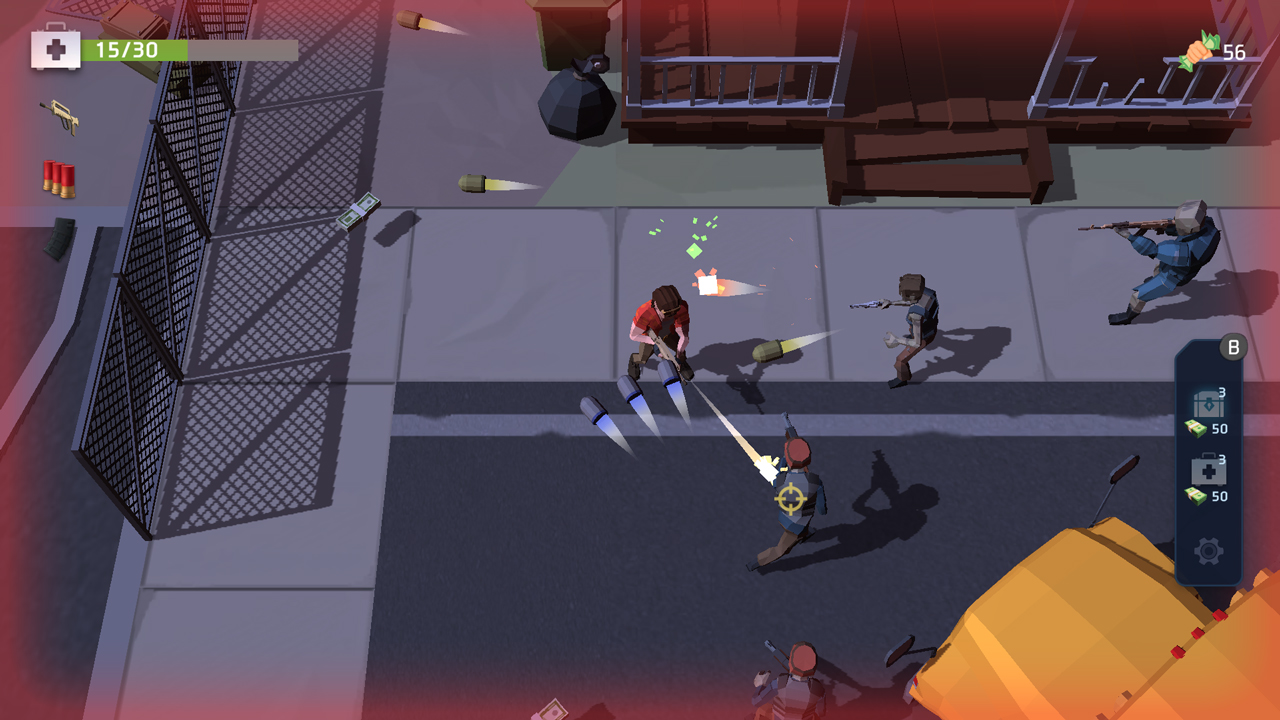Select the red shotgun shells ammo icon
The height and width of the screenshot is (720, 1280).
[x=57, y=176]
